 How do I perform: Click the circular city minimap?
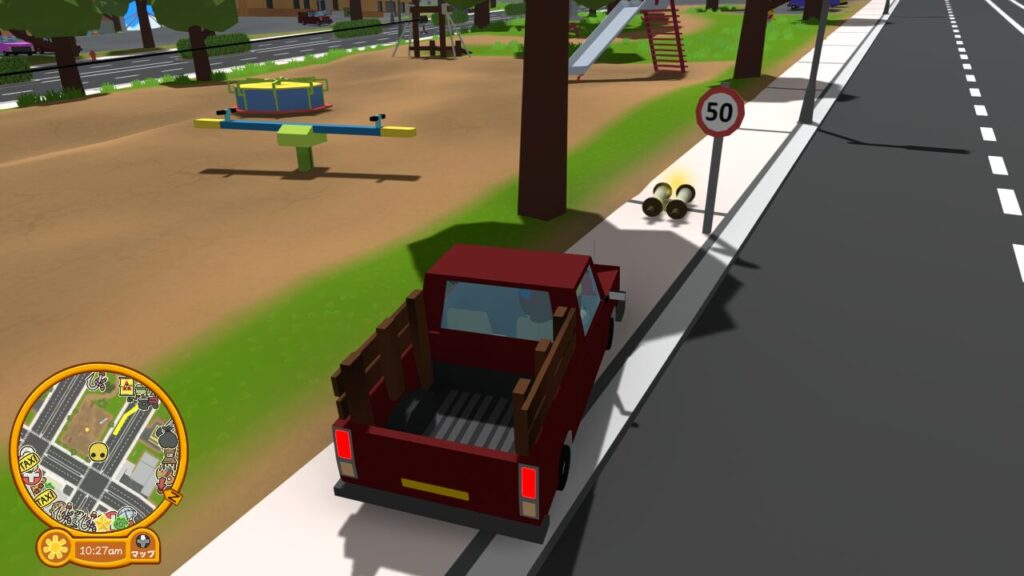pos(97,448)
